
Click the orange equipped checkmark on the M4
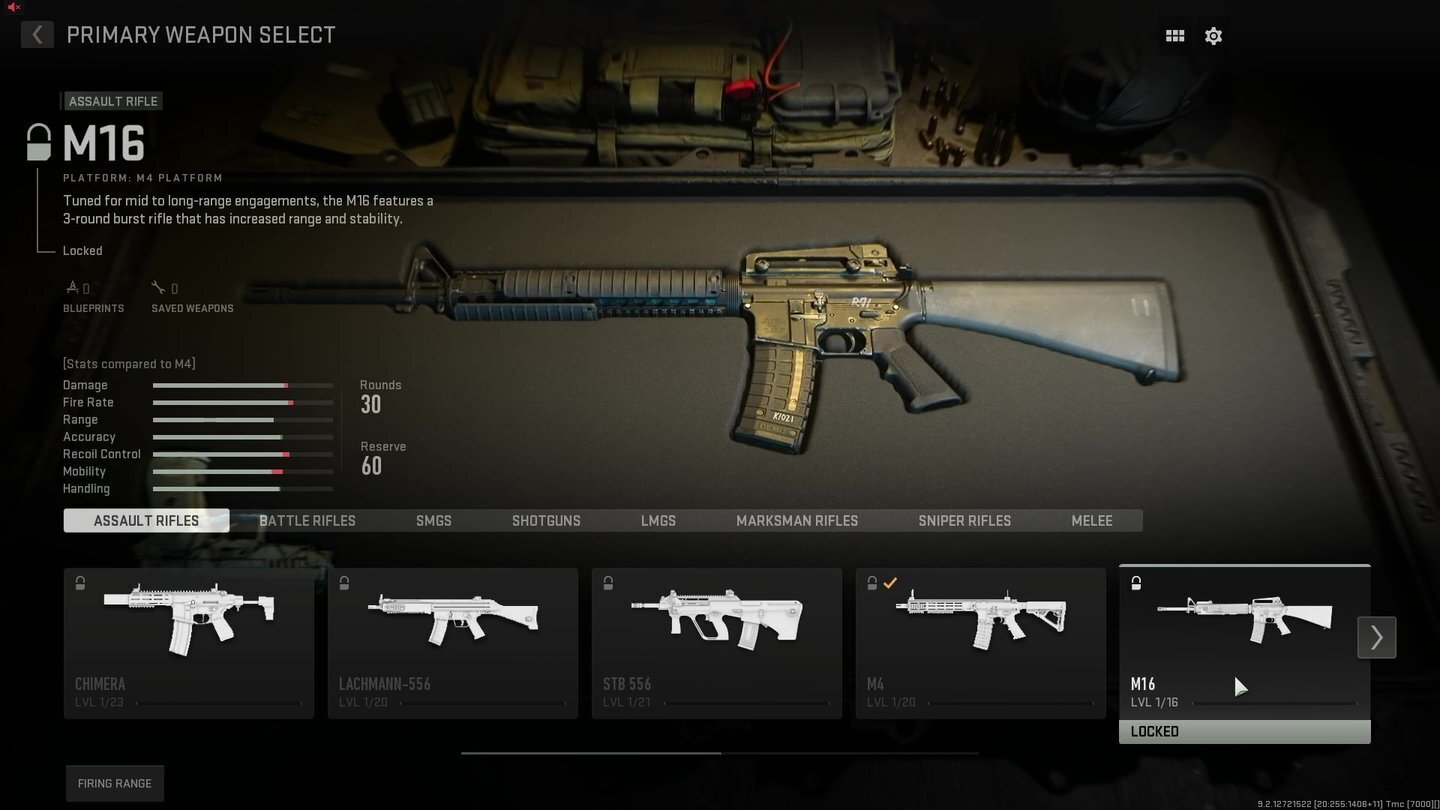tap(890, 582)
